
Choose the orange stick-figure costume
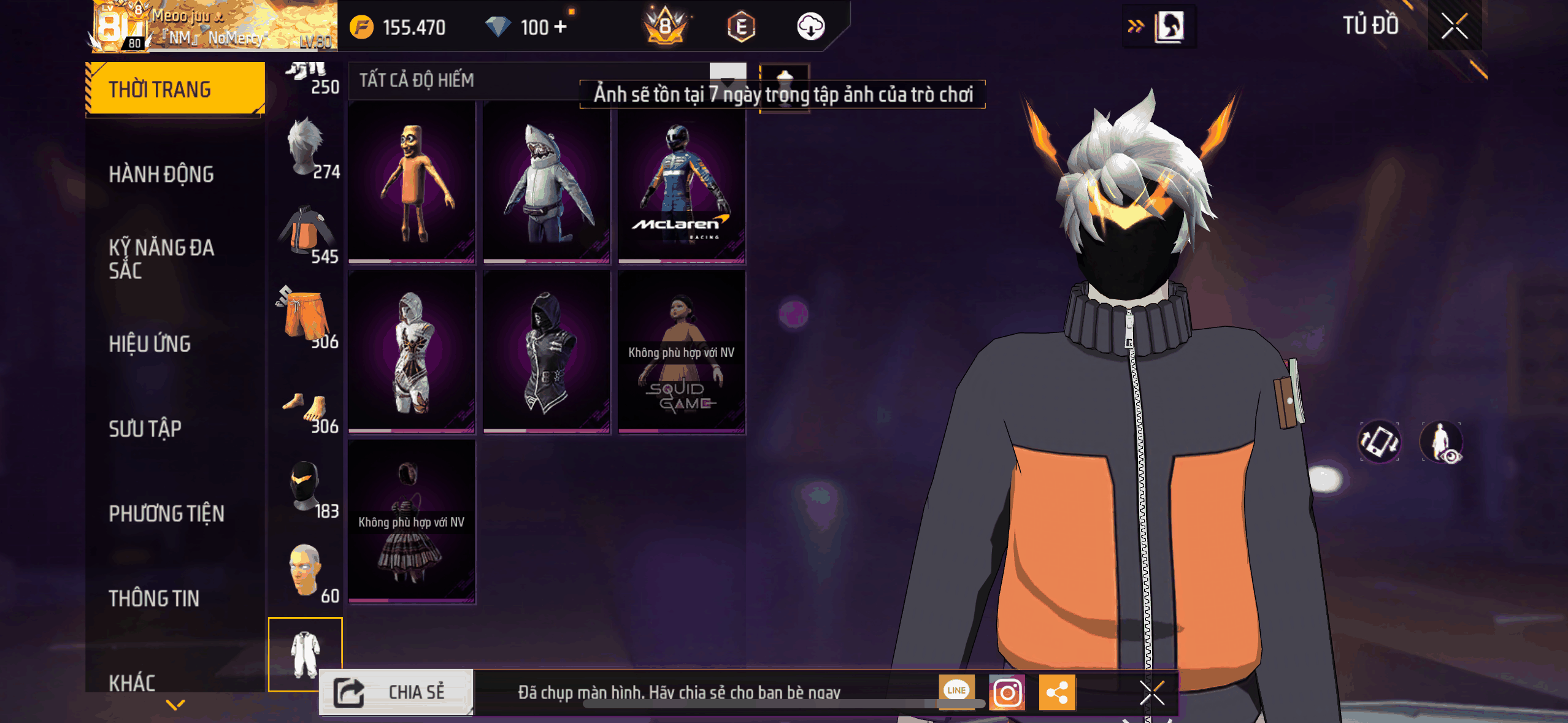point(412,182)
